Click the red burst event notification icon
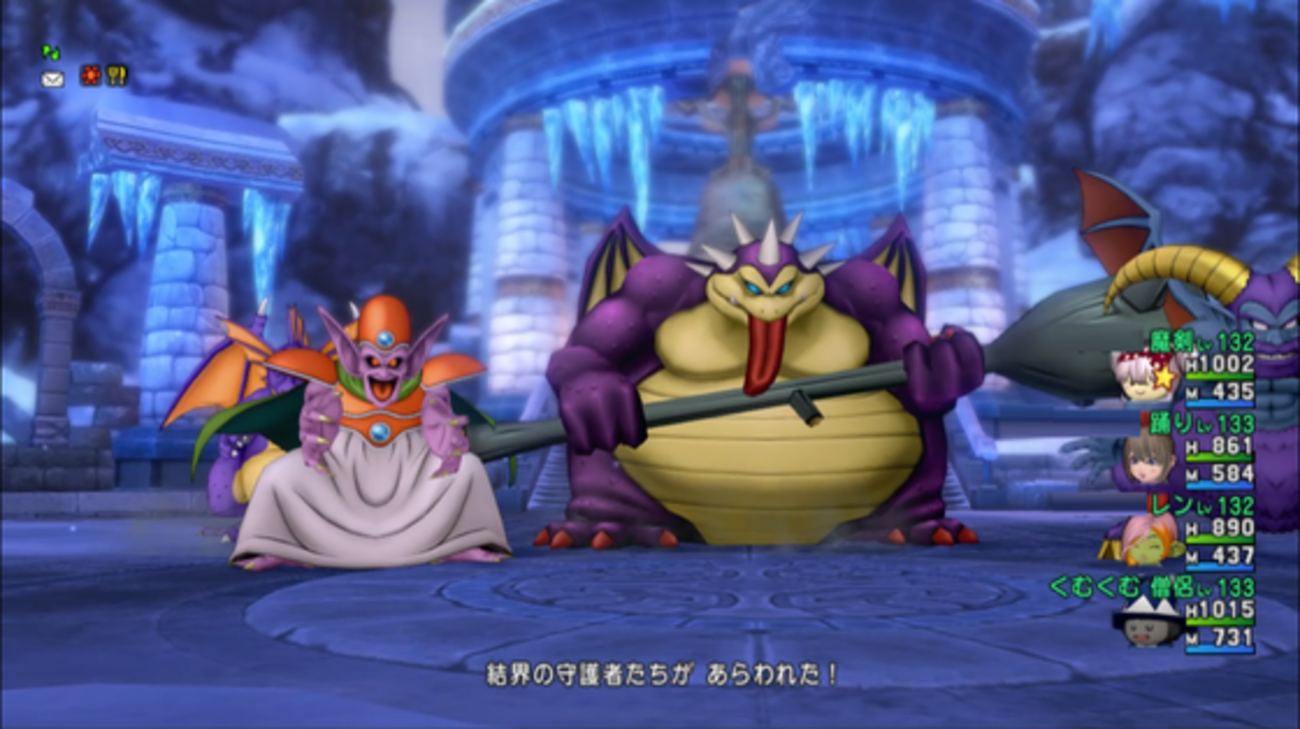 point(89,75)
